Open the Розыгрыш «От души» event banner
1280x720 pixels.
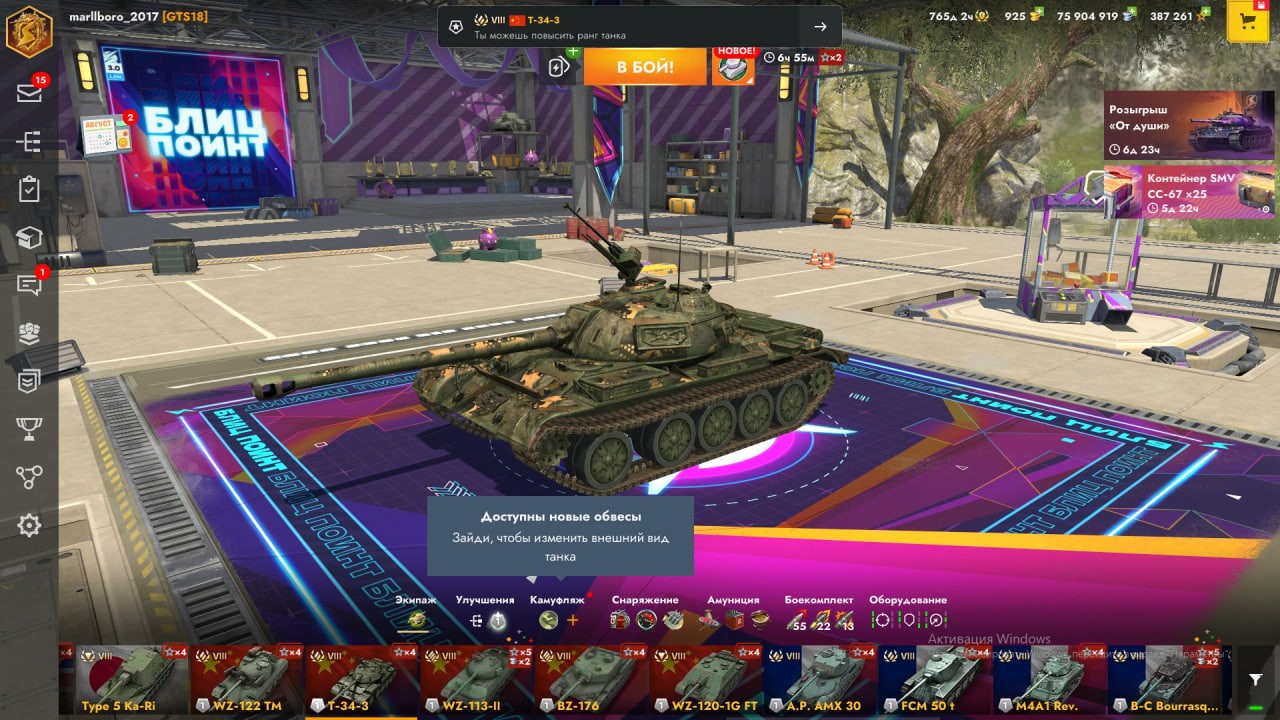click(1174, 125)
